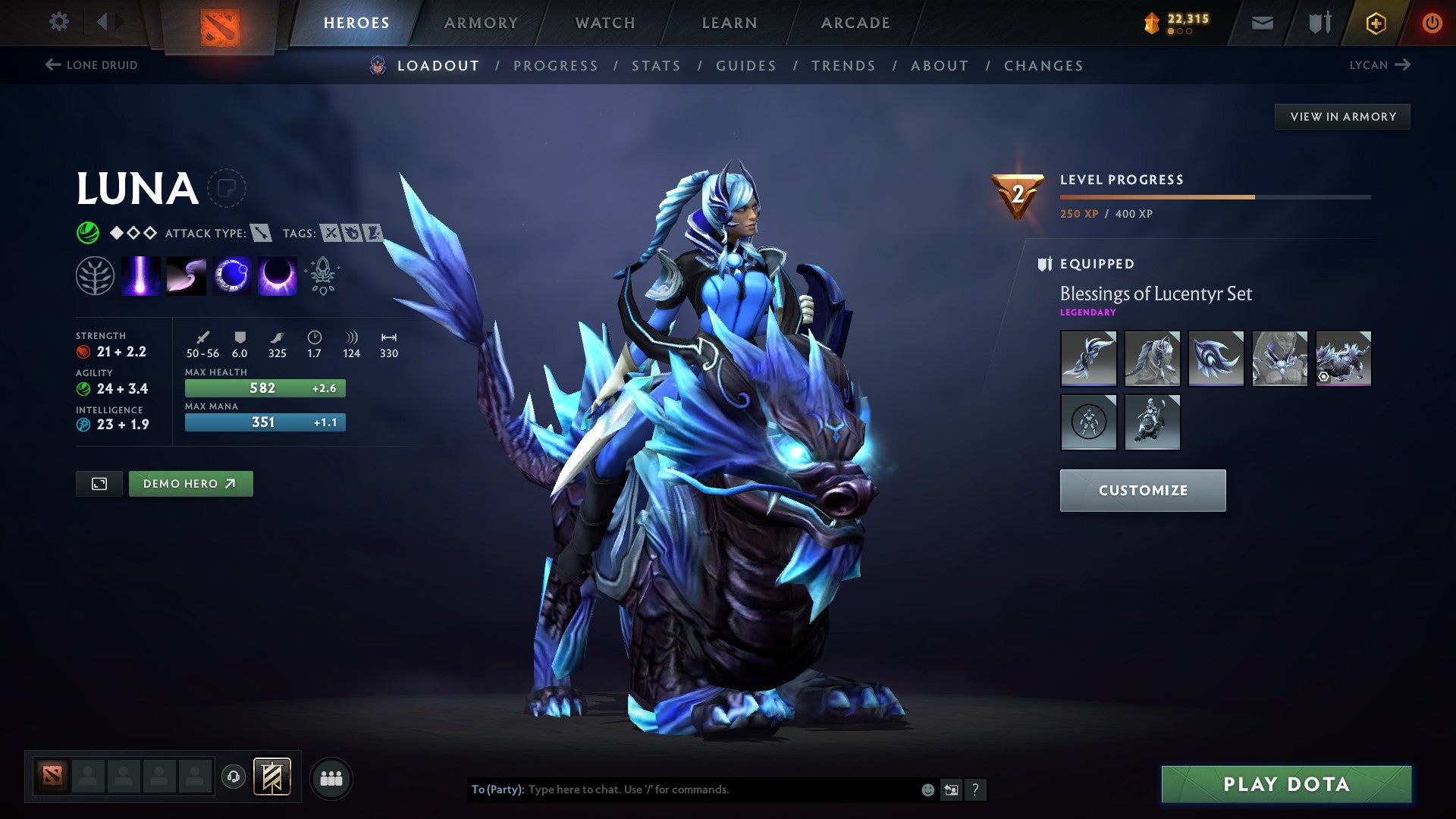The image size is (1456, 819).
Task: Open the emoticon picker in chat bar
Action: [927, 789]
